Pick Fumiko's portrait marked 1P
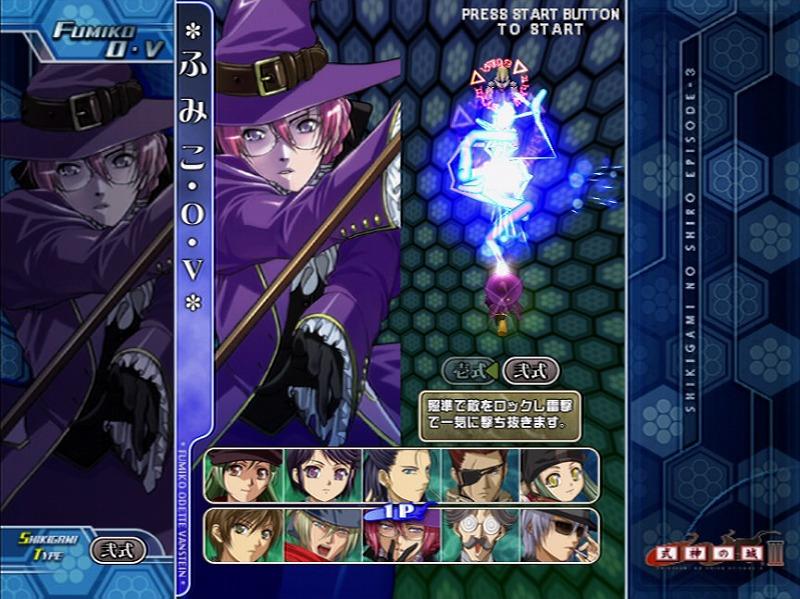This screenshot has width=800, height=599. [402, 536]
